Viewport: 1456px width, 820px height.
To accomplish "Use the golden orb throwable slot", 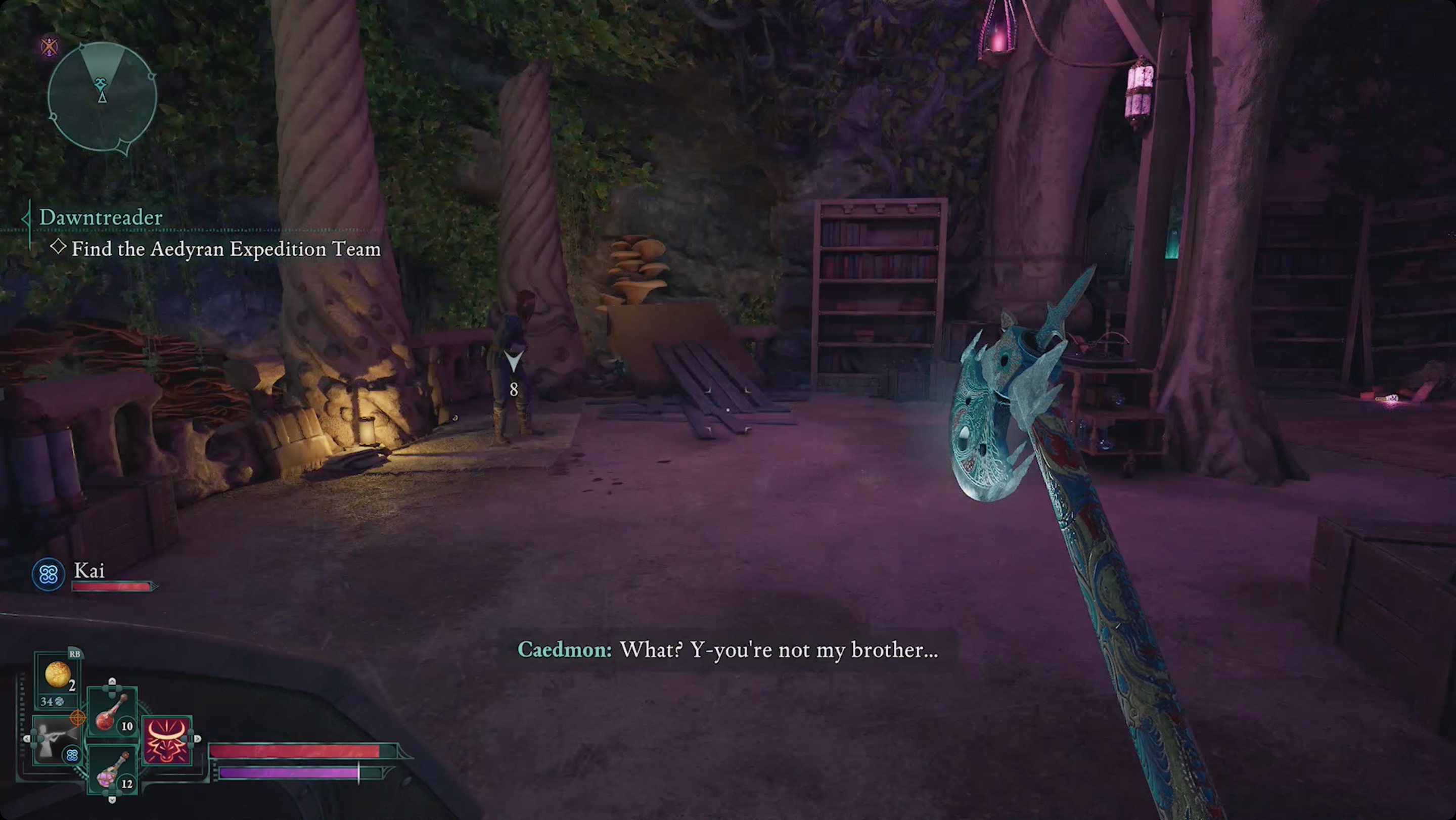I will pos(57,675).
